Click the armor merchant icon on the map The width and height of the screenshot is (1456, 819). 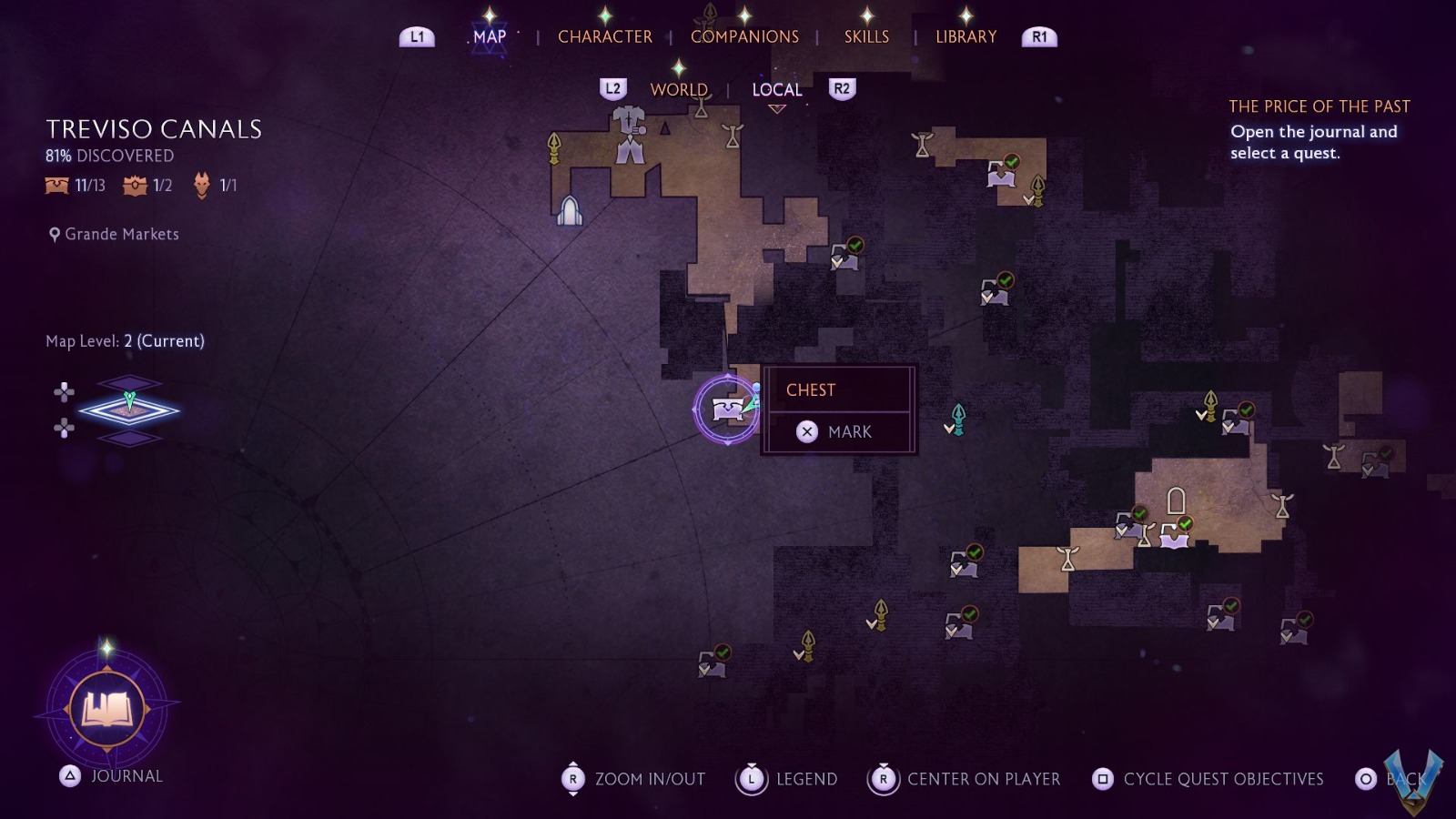click(629, 135)
